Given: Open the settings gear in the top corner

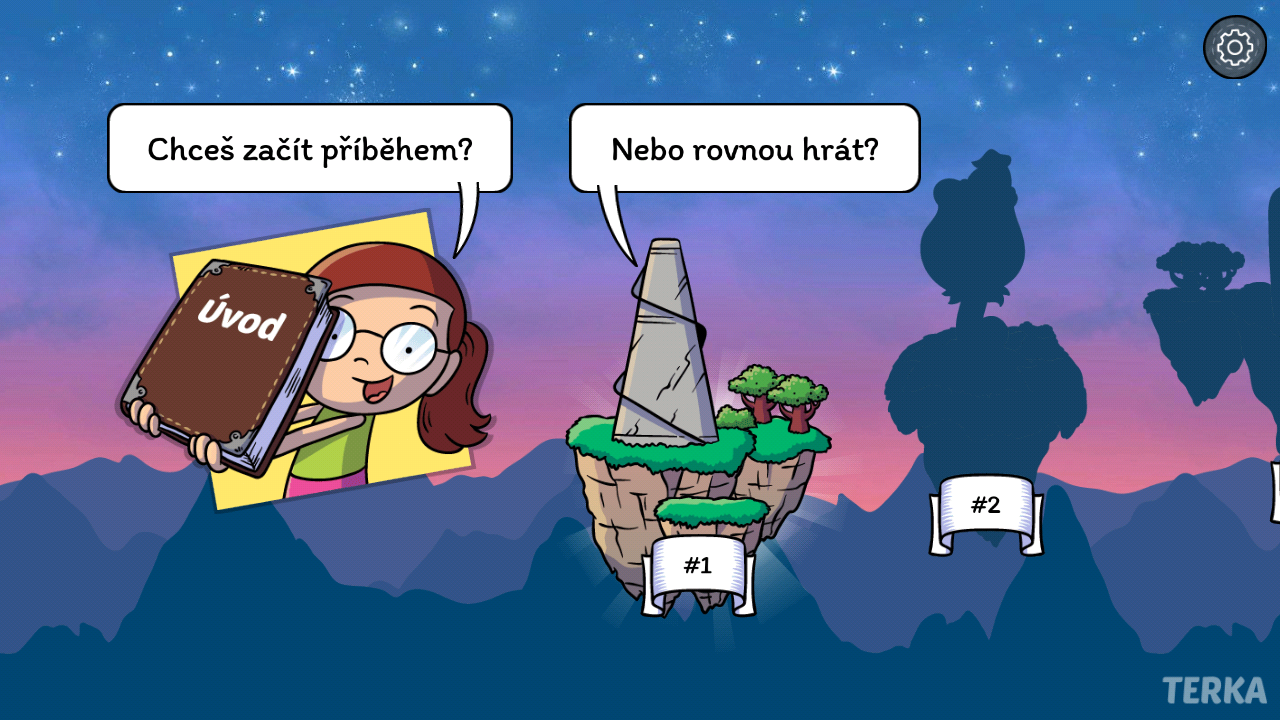Looking at the screenshot, I should tap(1235, 45).
